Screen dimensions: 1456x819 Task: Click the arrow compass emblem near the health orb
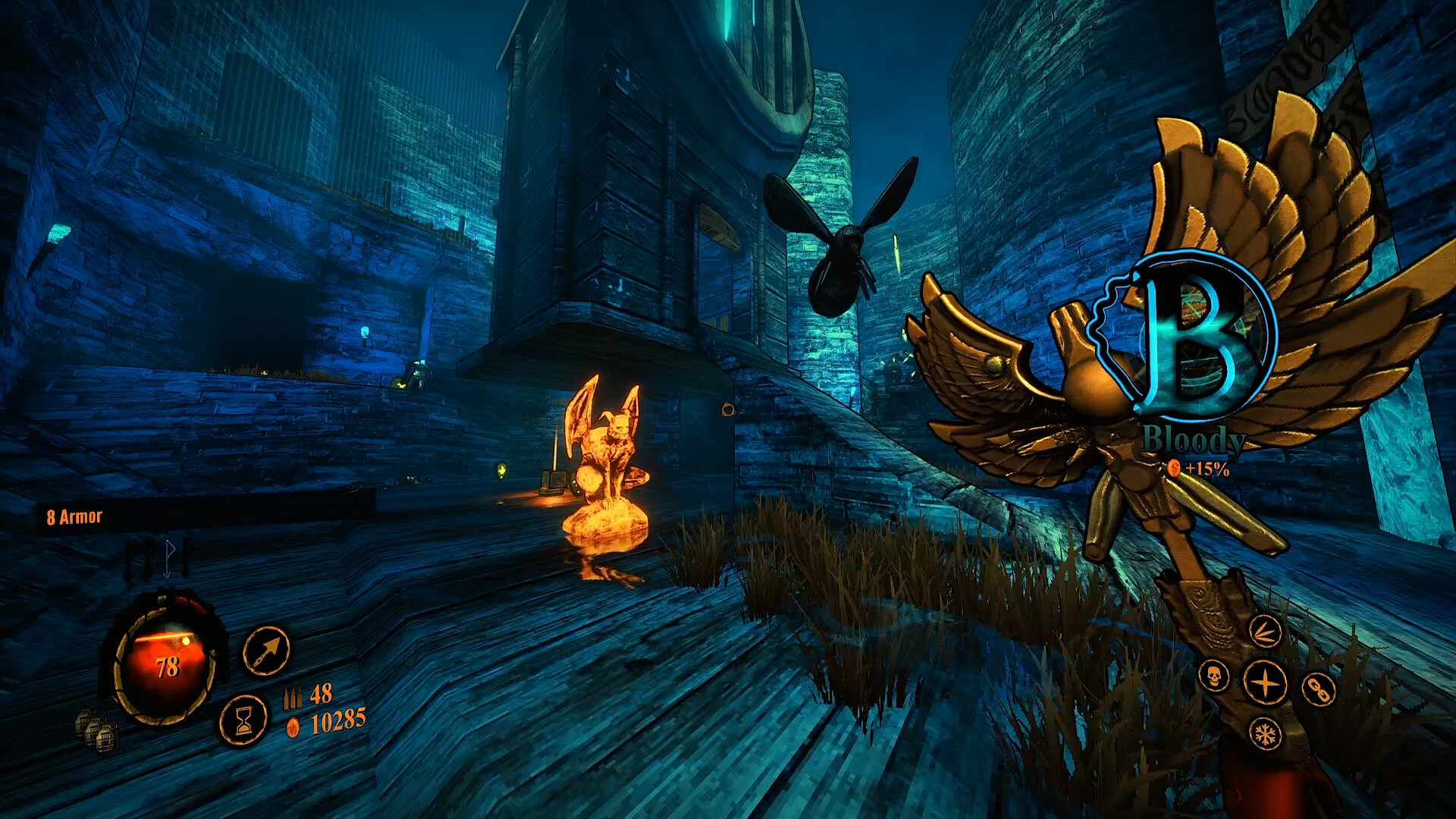coord(265,651)
